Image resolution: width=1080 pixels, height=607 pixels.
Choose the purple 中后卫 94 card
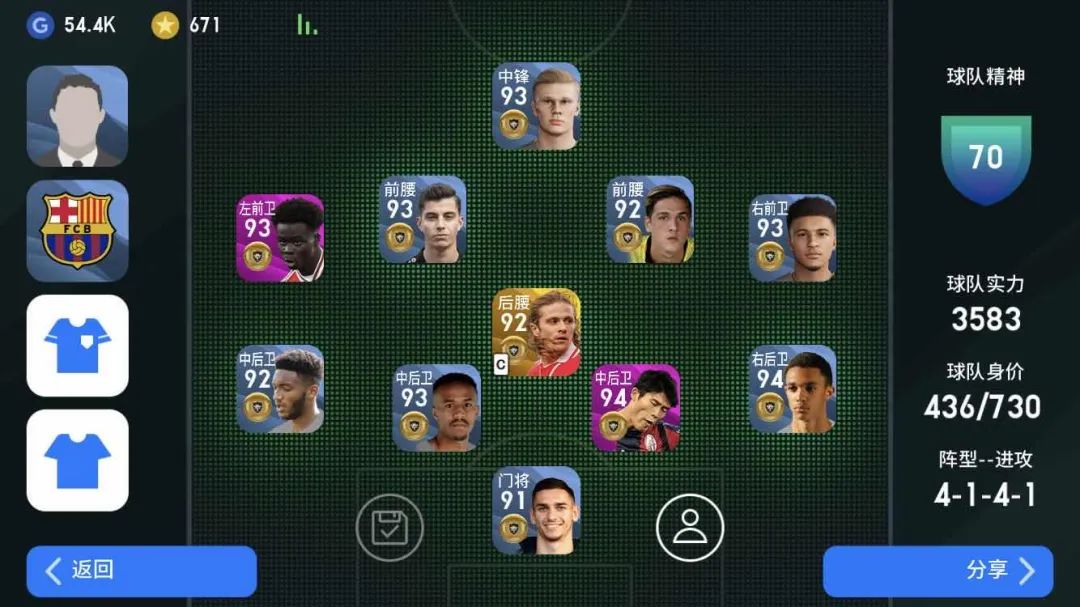[x=636, y=408]
